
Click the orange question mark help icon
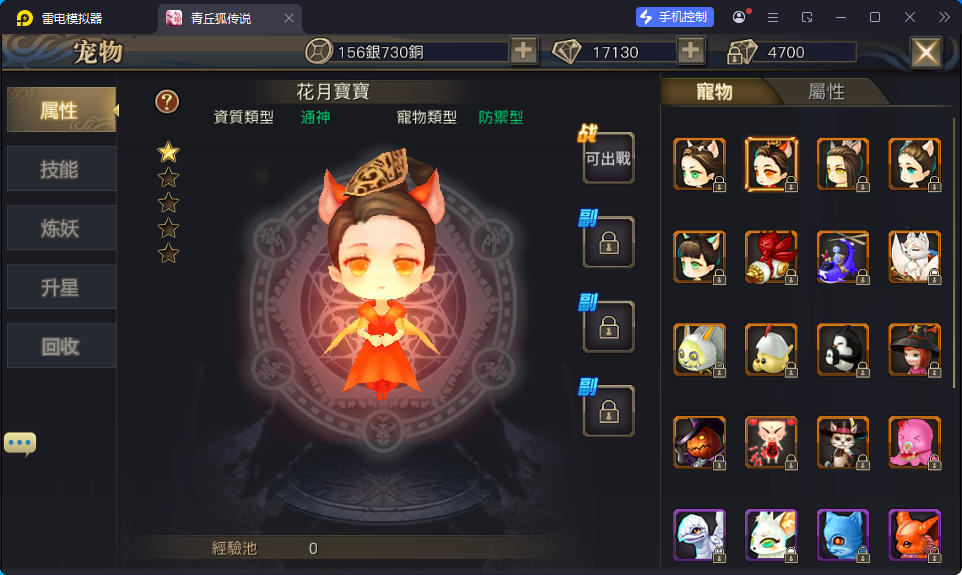click(167, 101)
